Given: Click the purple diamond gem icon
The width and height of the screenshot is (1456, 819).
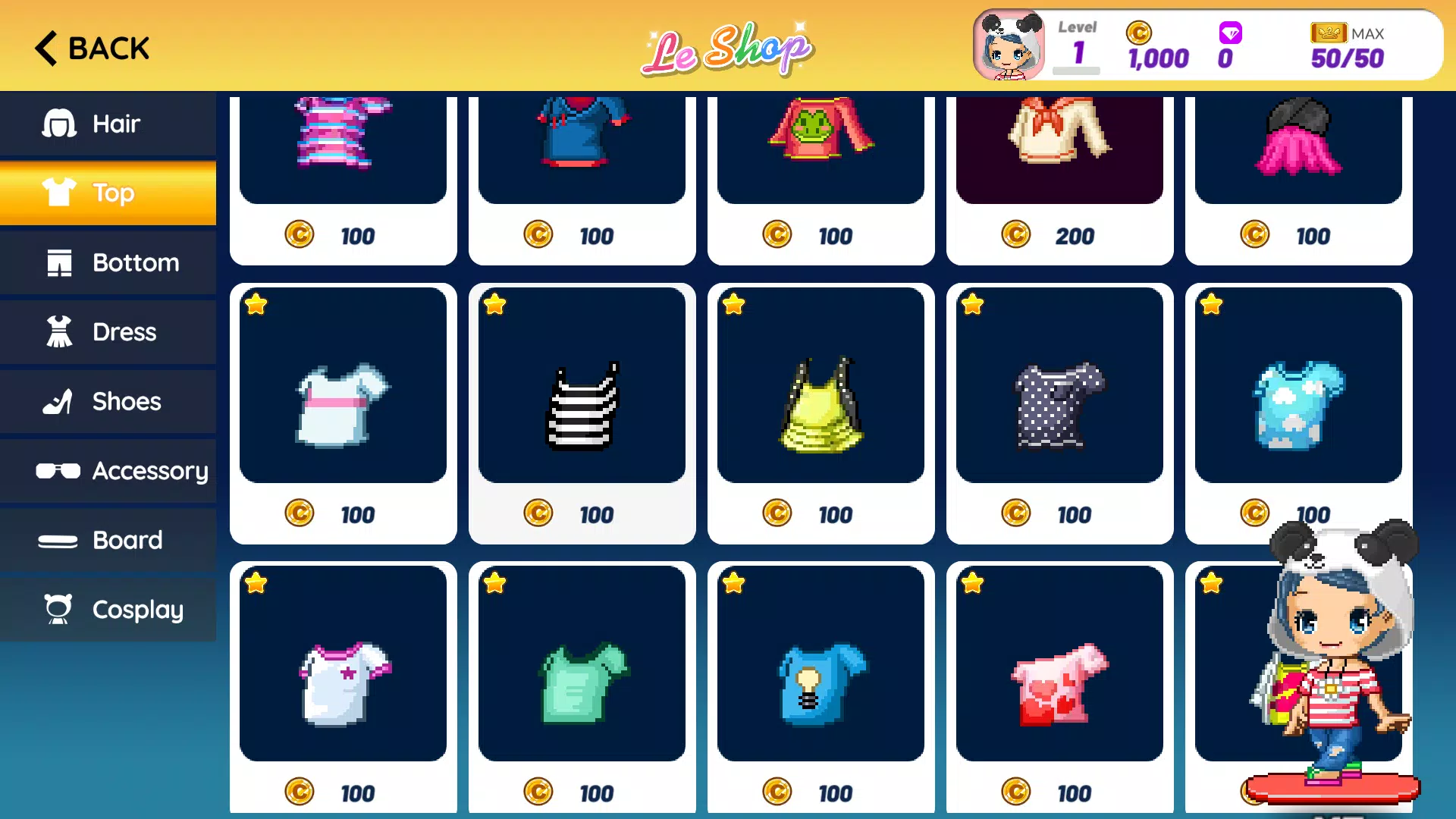Looking at the screenshot, I should [1228, 33].
